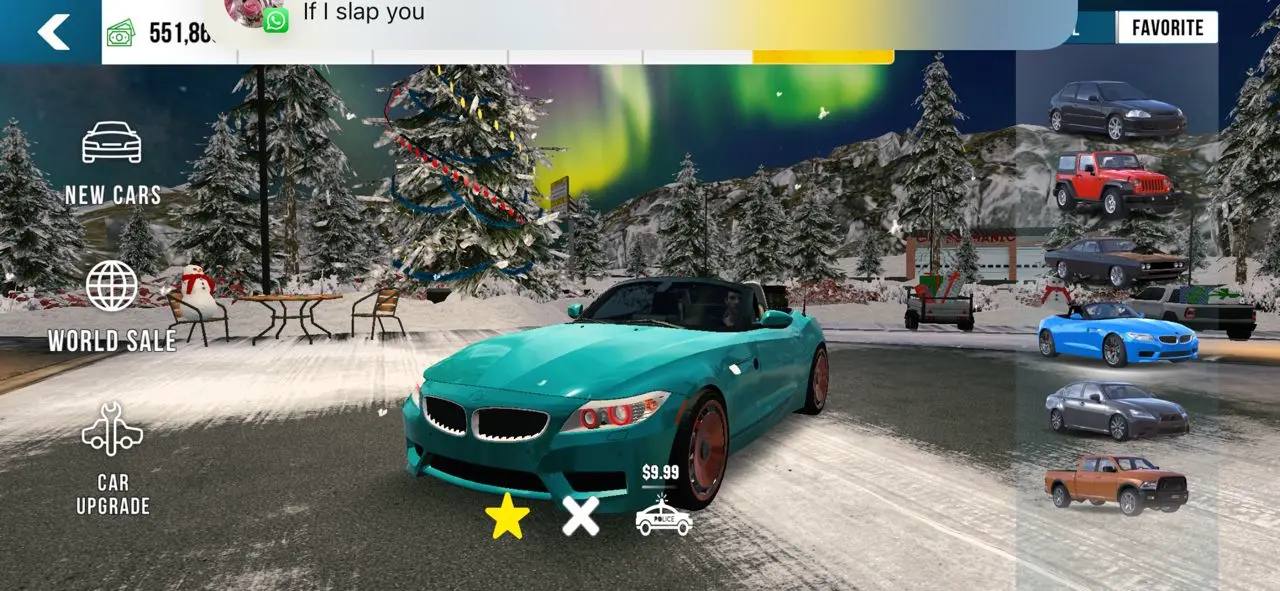Click the white X icon
This screenshot has width=1280, height=591.
point(580,516)
